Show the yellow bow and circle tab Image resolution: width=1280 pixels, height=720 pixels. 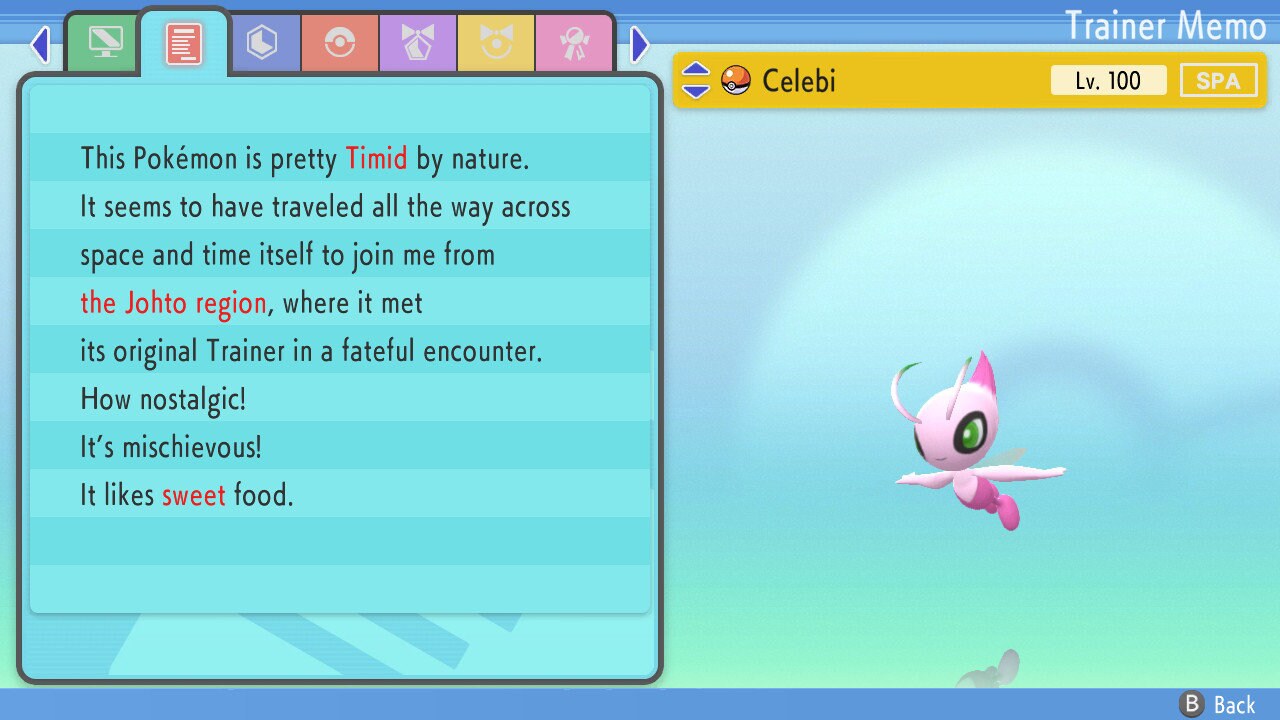click(496, 43)
